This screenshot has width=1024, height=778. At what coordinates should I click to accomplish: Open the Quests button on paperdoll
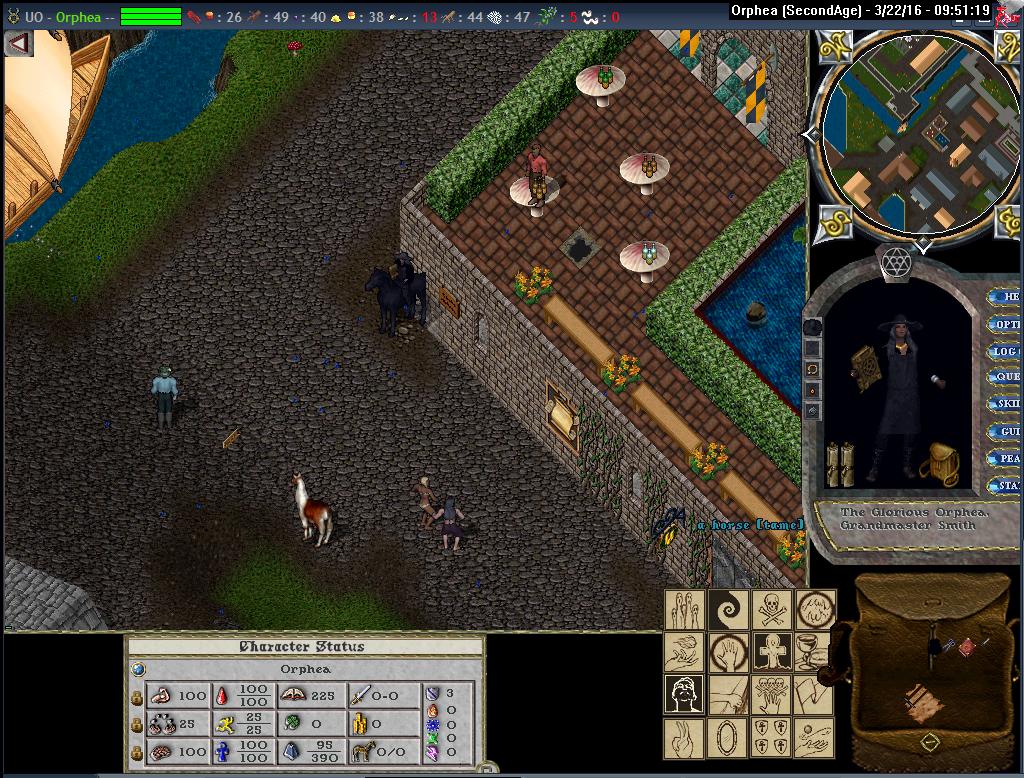1005,378
